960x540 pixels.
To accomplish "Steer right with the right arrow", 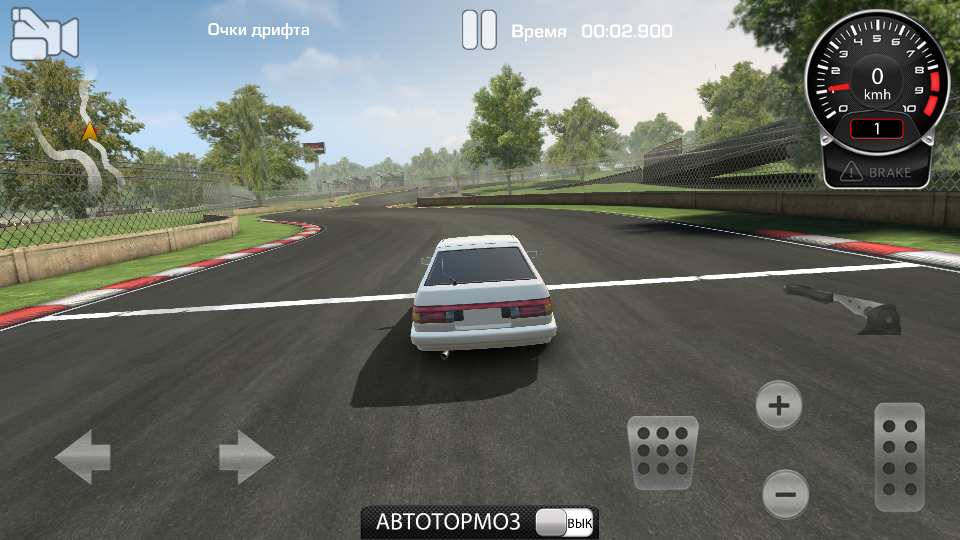I will coord(247,457).
